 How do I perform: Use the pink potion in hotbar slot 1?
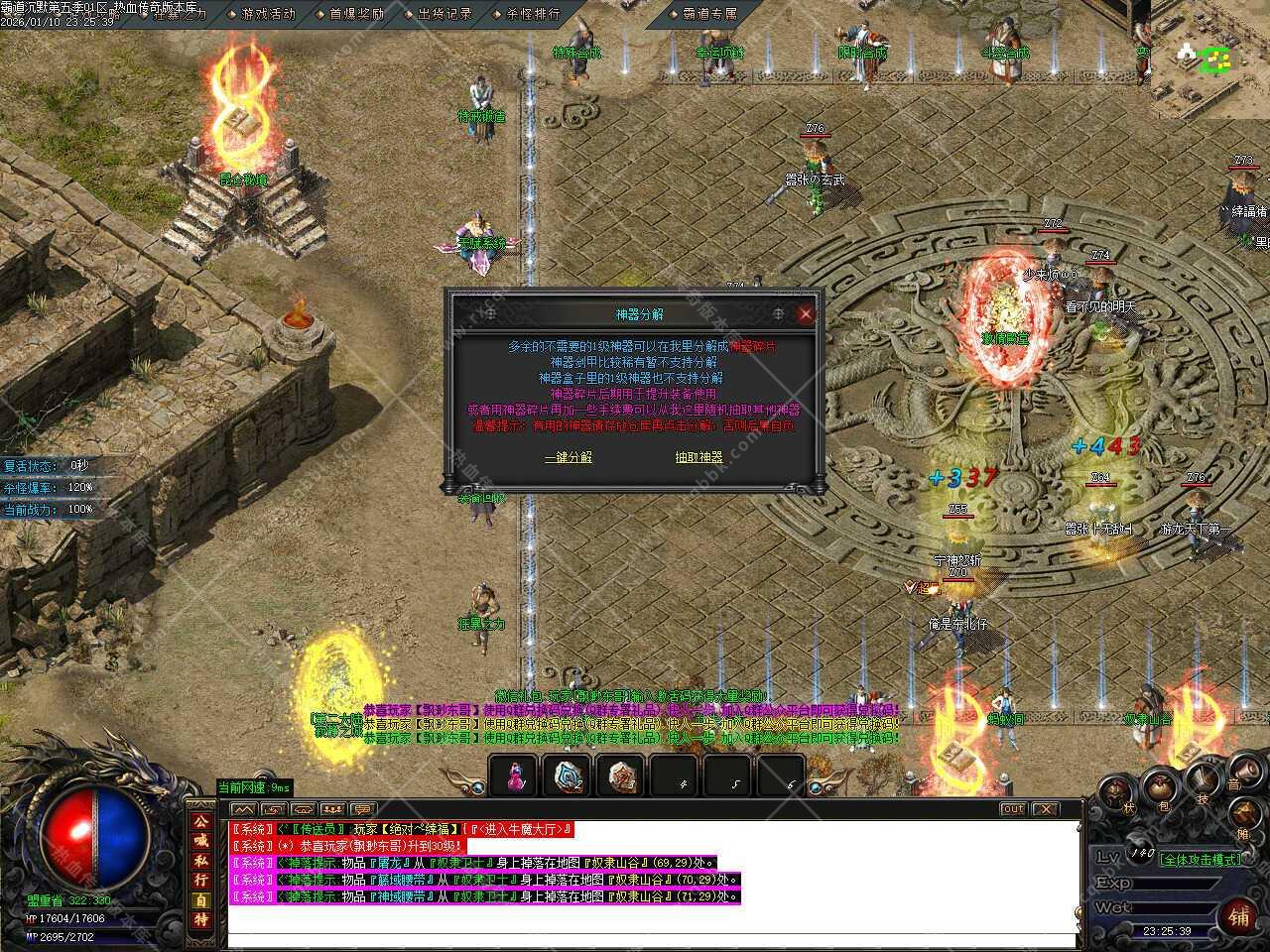[515, 776]
